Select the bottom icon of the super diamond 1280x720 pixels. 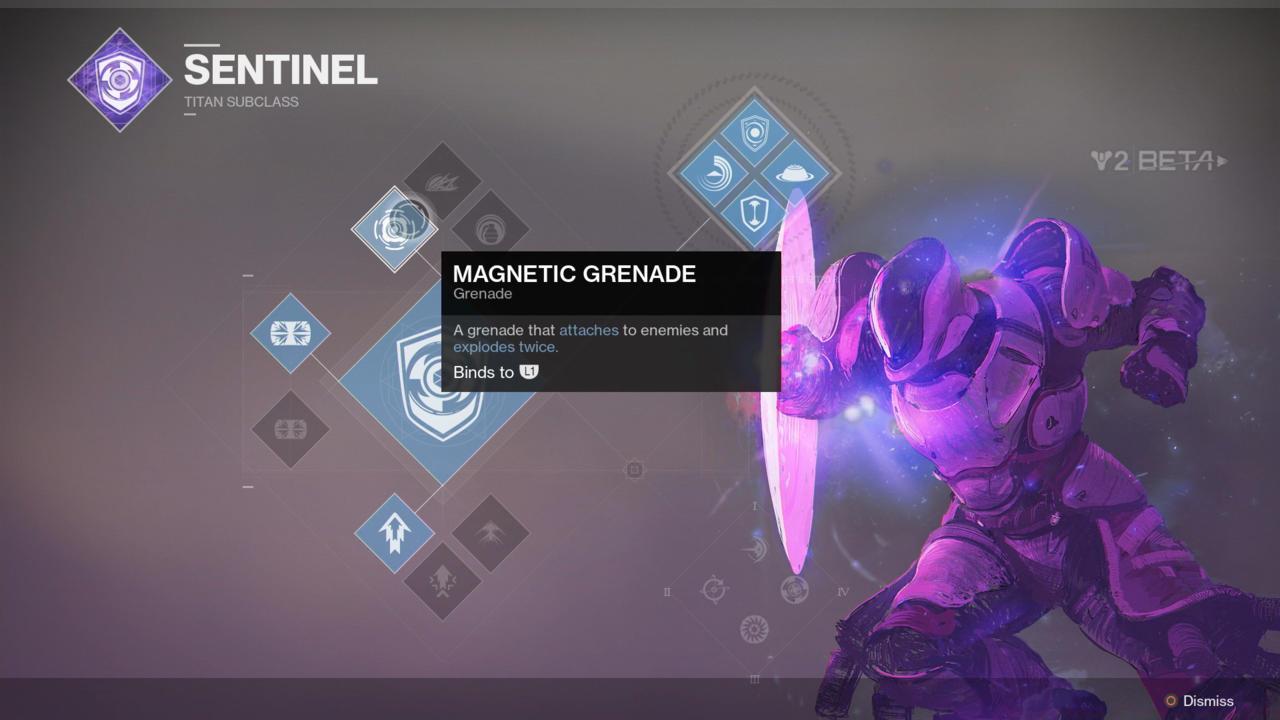[x=753, y=212]
